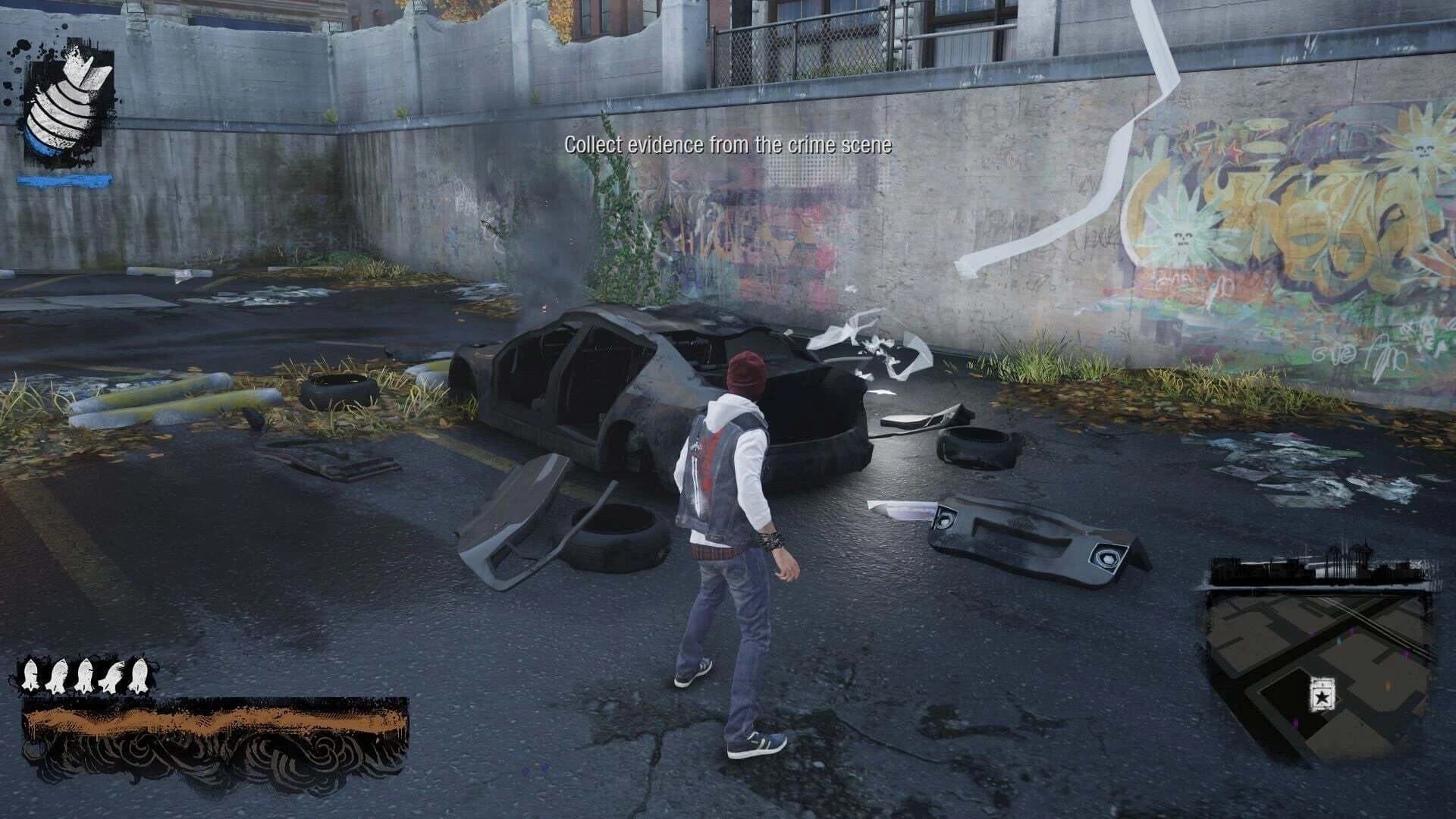Viewport: 1456px width, 819px height.
Task: Click the middle rocket ammo icon
Action: (85, 675)
